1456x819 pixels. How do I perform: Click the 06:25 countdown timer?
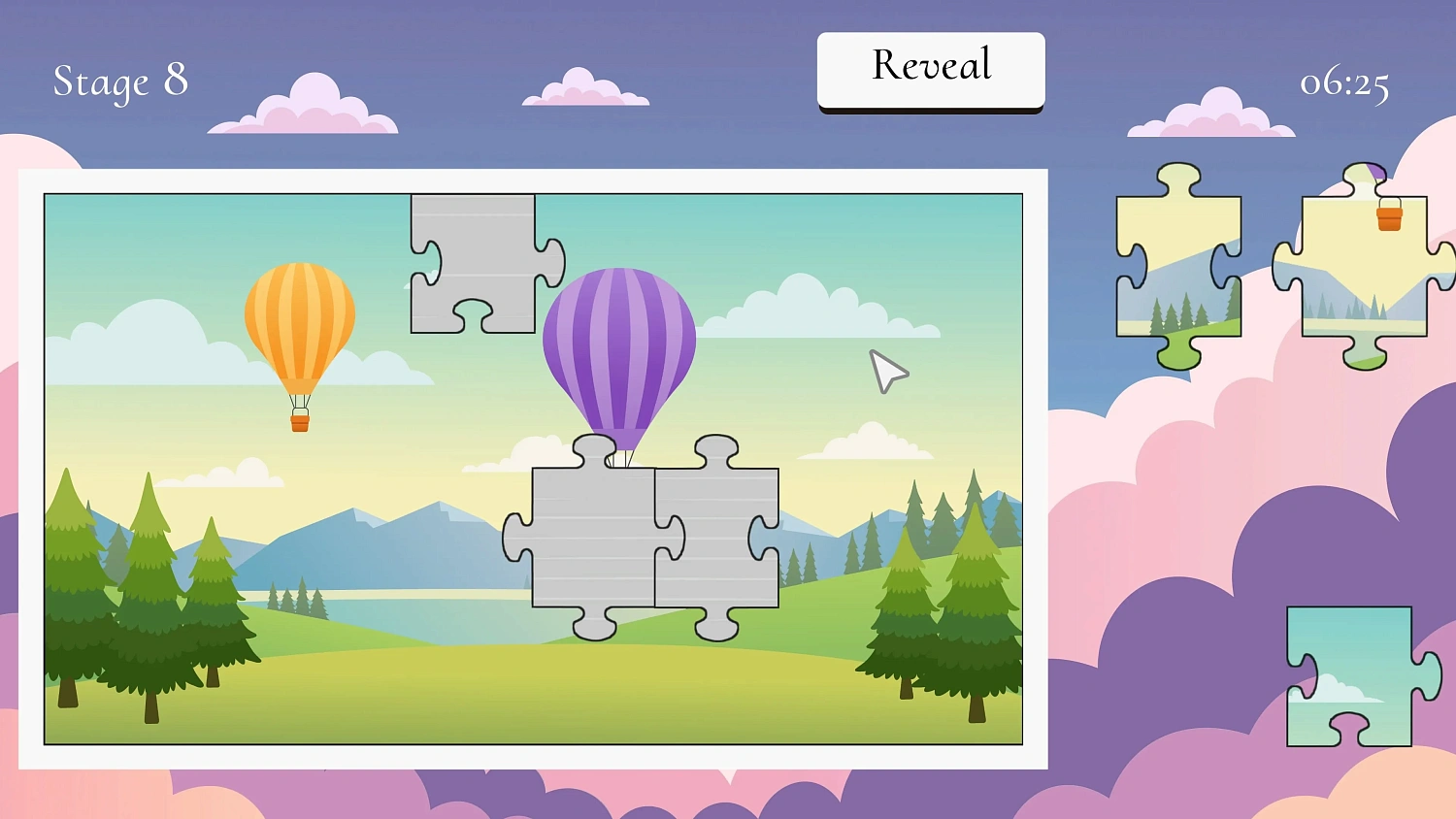(x=1344, y=85)
